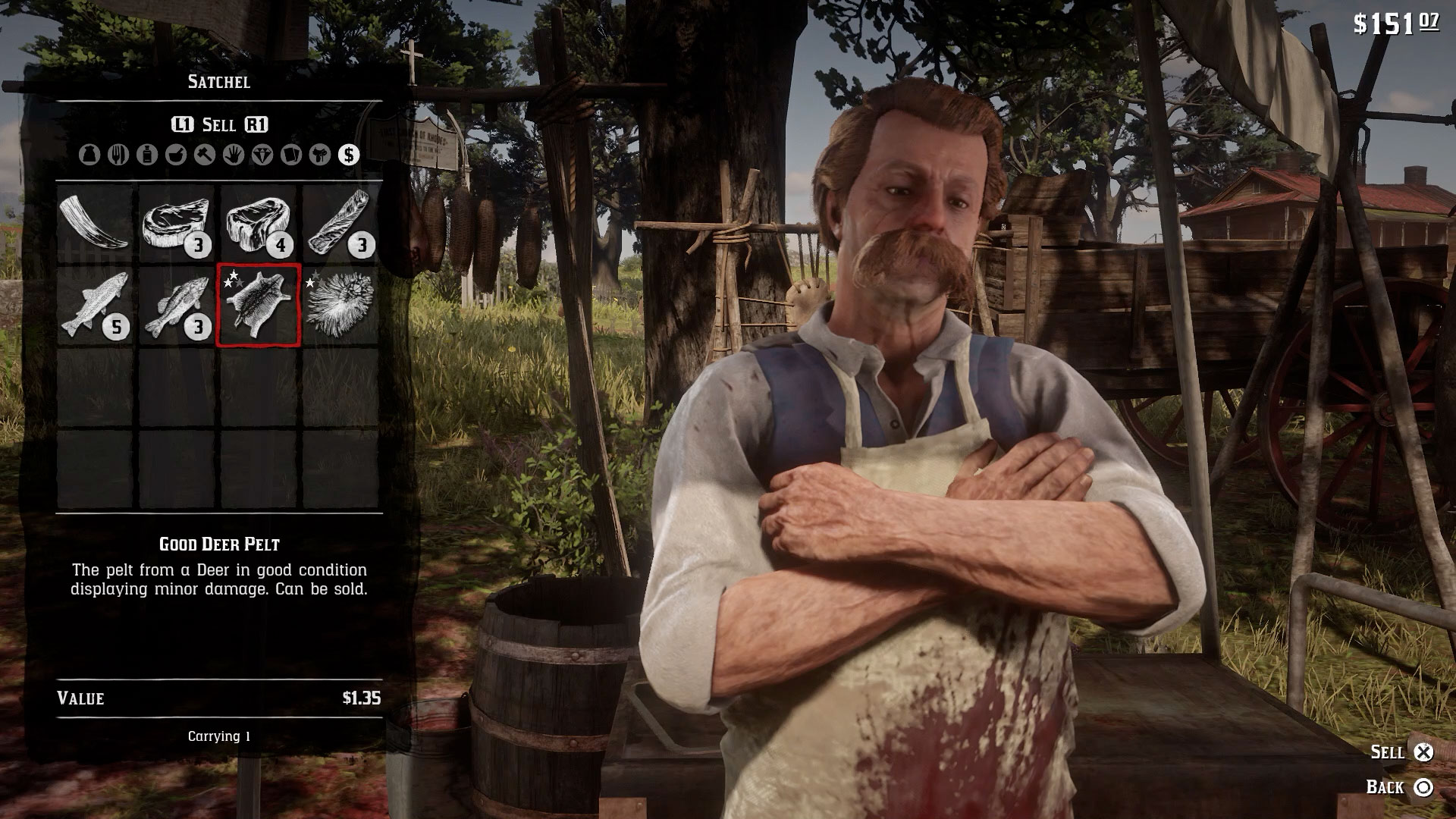The width and height of the screenshot is (1456, 819).
Task: Select the boneless steak stack of three
Action: (177, 223)
